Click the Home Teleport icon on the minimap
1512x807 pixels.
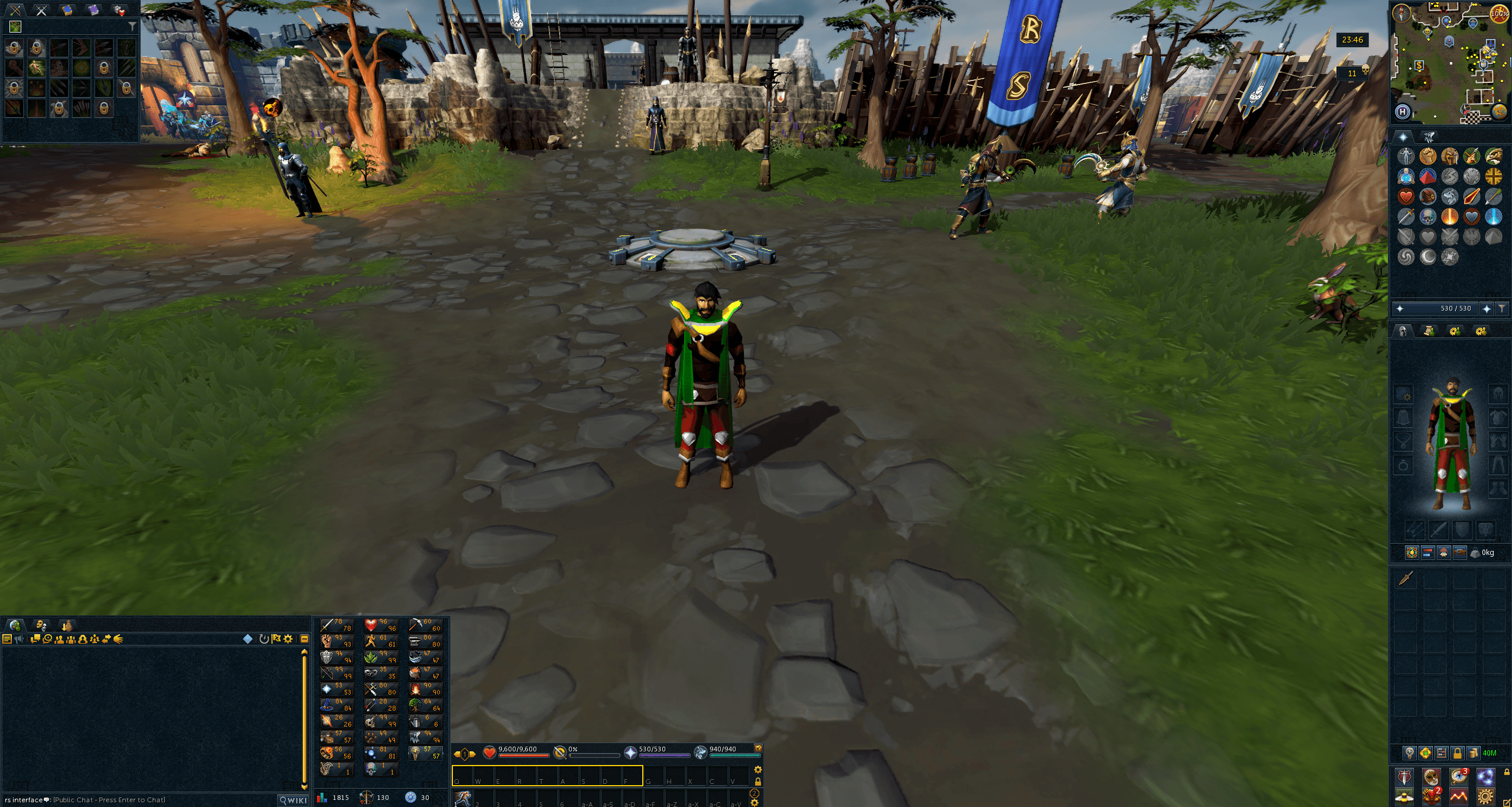click(1402, 112)
